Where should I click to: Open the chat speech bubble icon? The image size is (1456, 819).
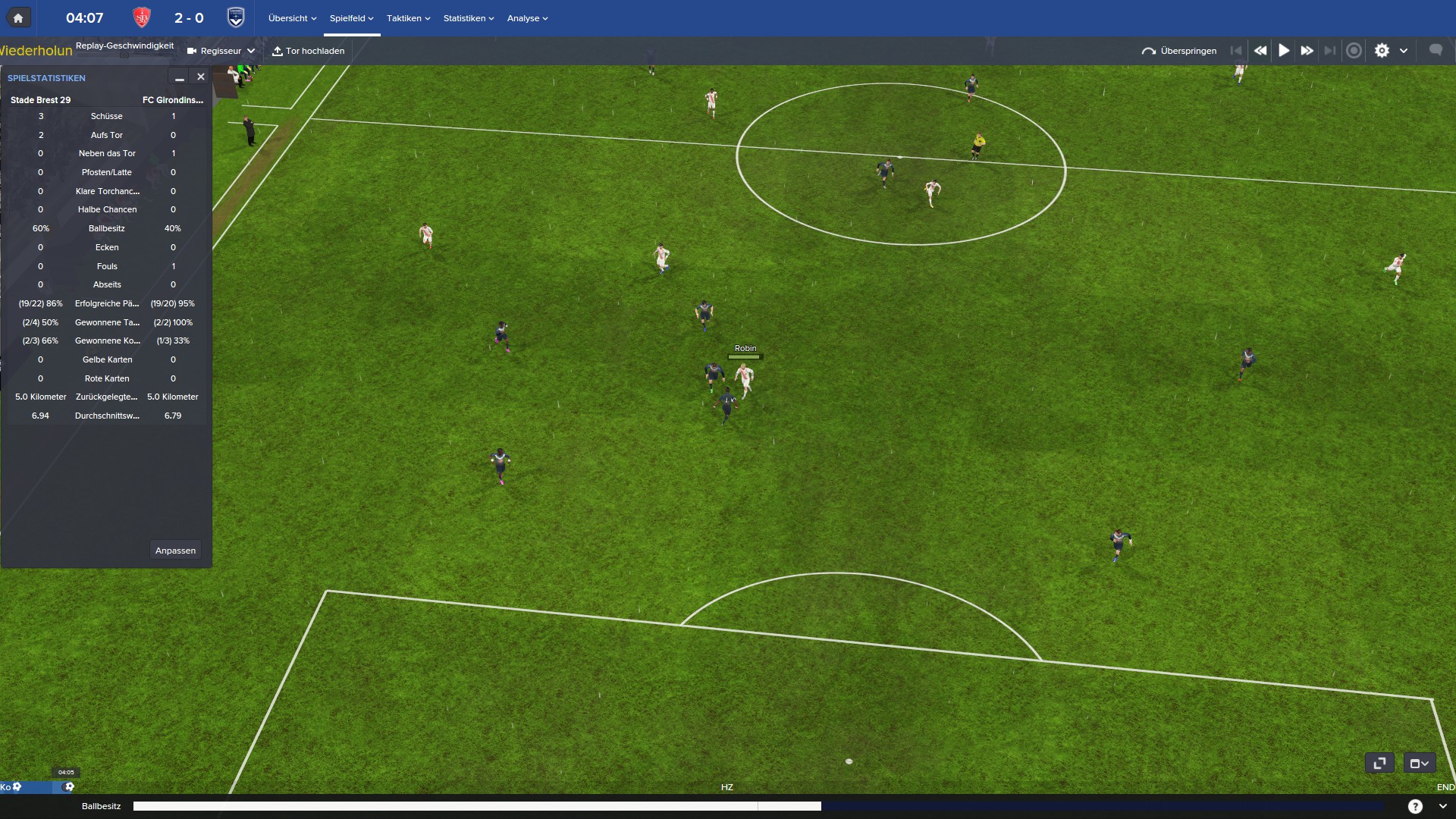(x=1436, y=50)
